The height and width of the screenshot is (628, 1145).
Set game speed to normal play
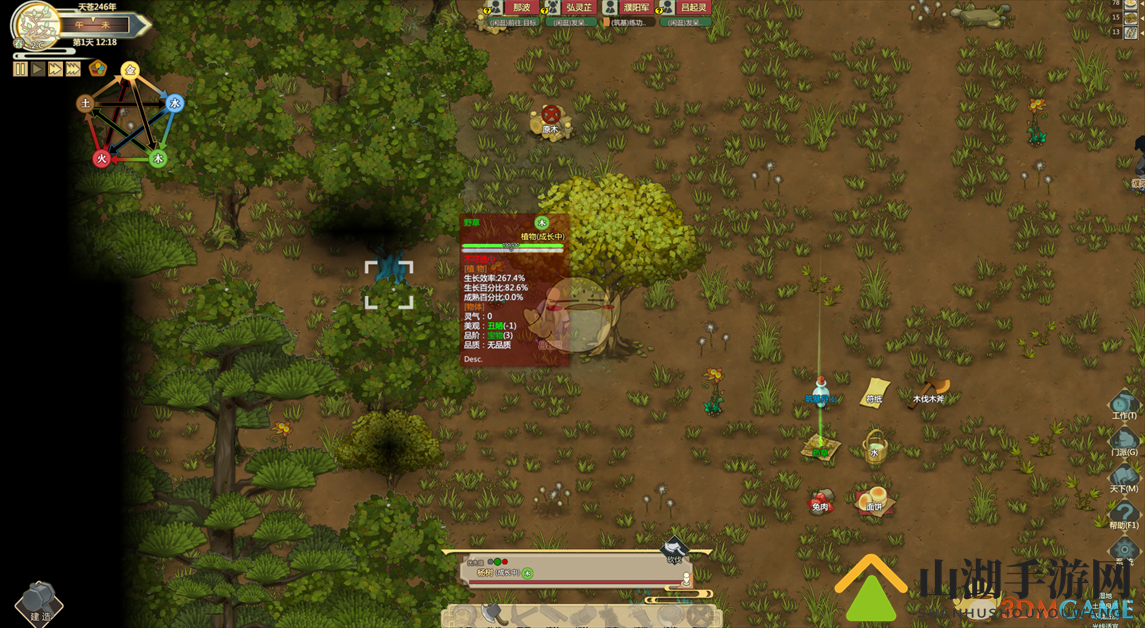[x=38, y=69]
